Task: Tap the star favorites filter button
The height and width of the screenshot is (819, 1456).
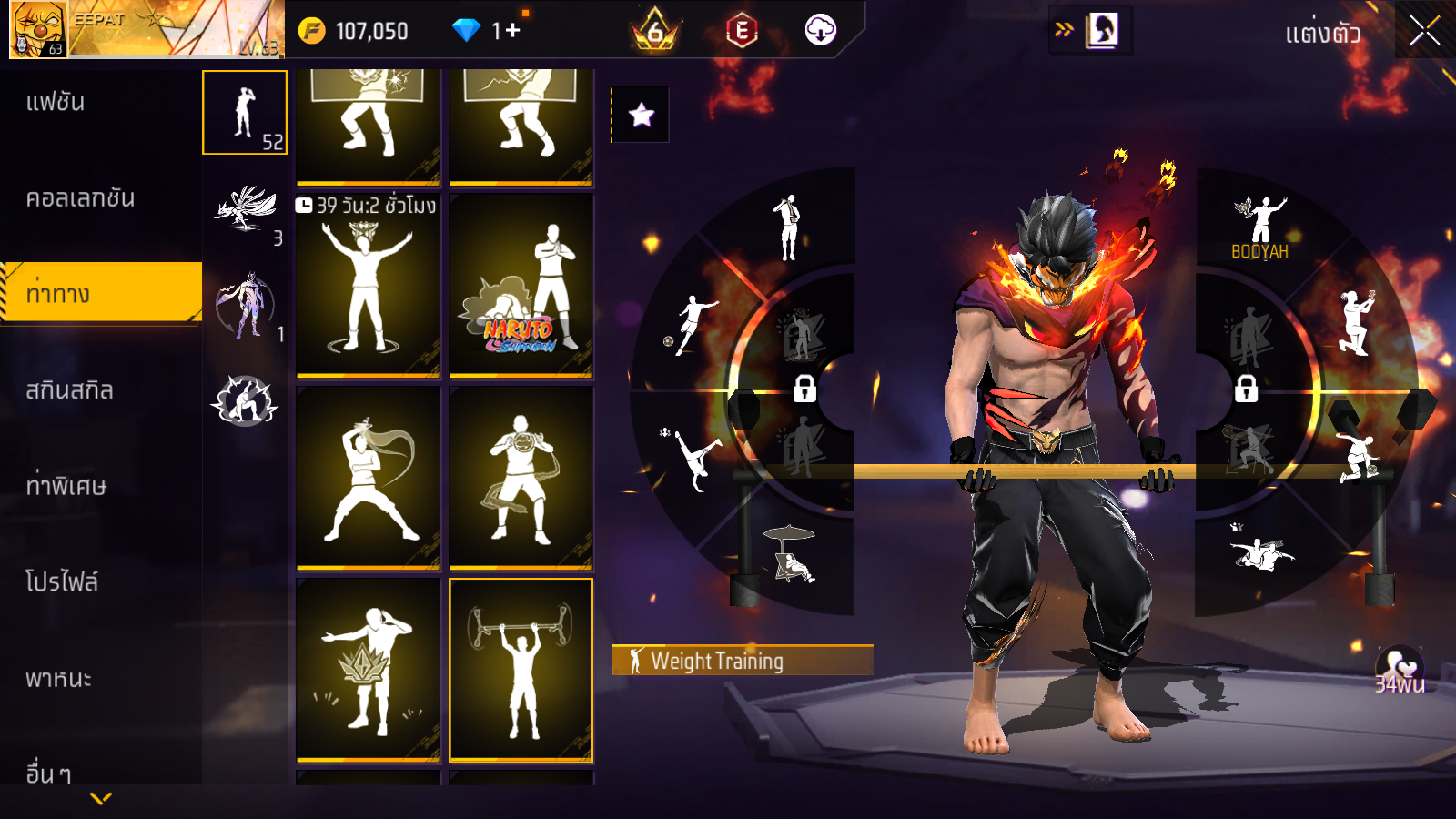Action: point(642,115)
